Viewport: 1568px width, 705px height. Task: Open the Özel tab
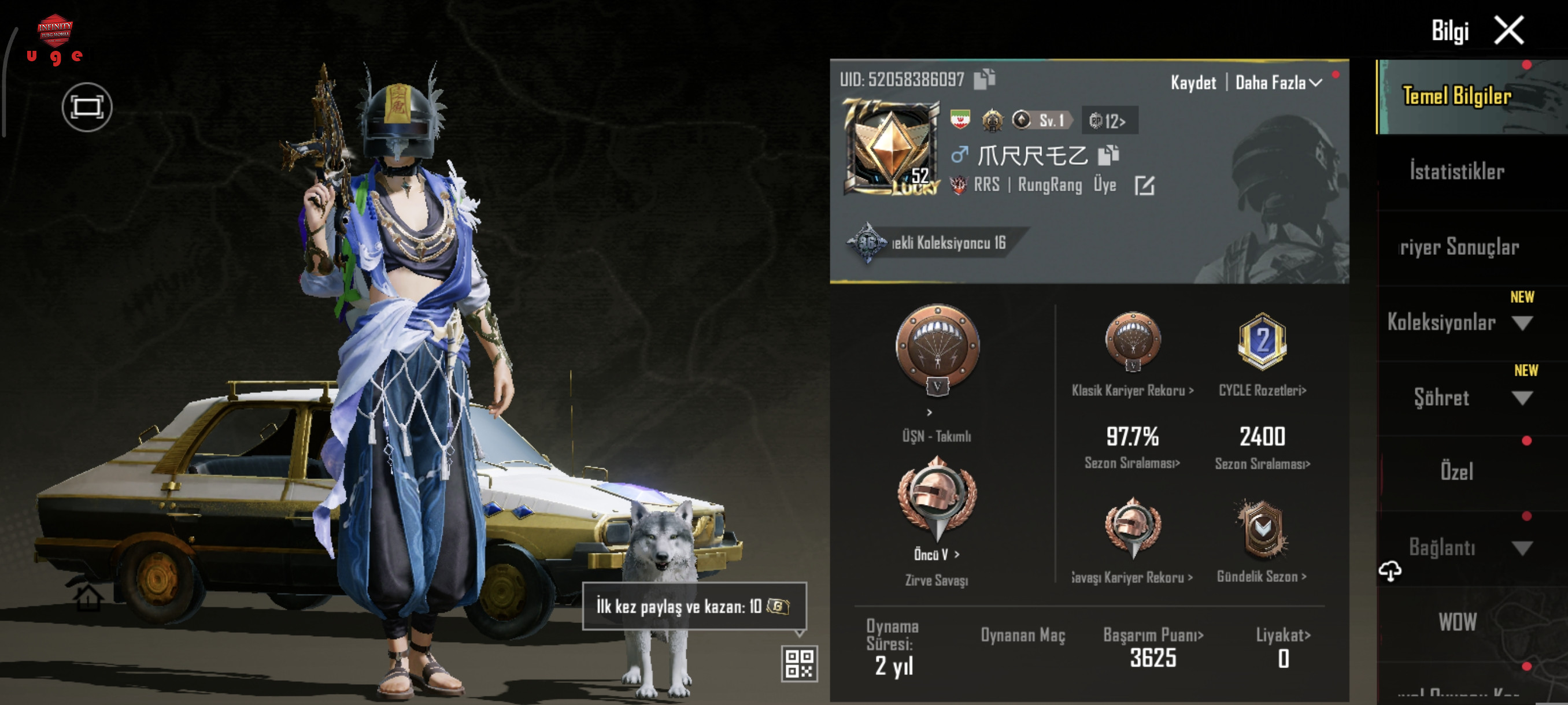coord(1456,472)
